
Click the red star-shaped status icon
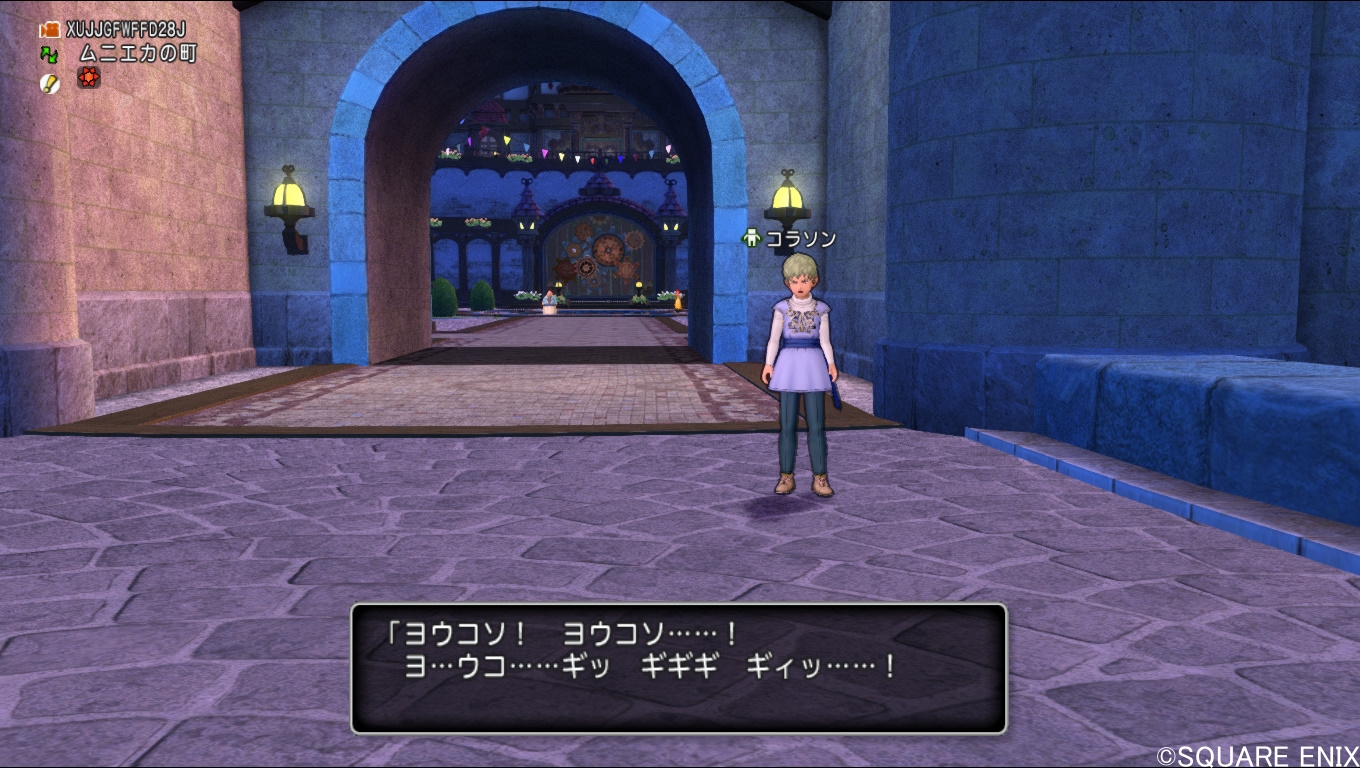89,78
